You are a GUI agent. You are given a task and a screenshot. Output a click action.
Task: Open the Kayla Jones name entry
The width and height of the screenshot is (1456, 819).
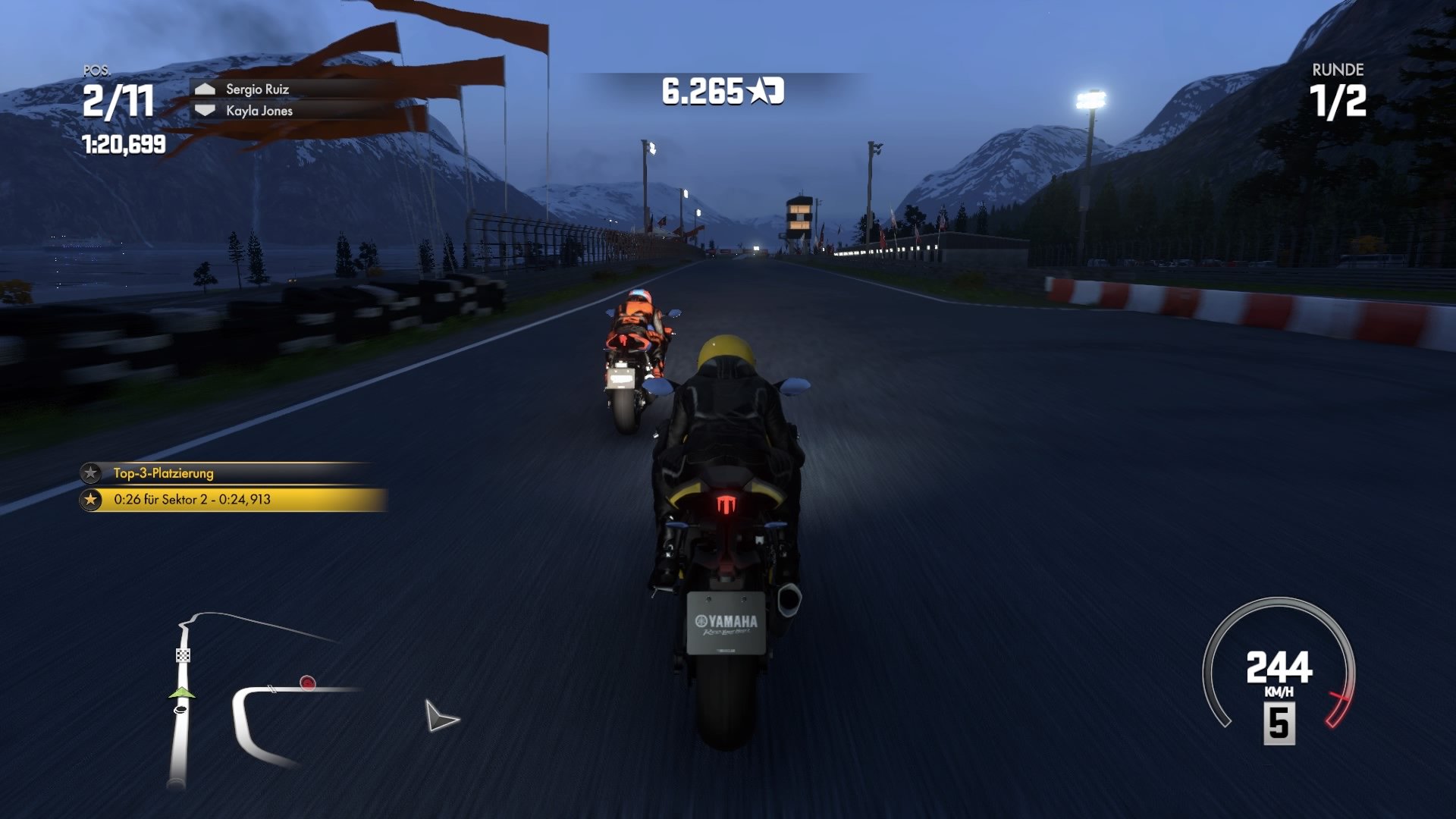(256, 111)
